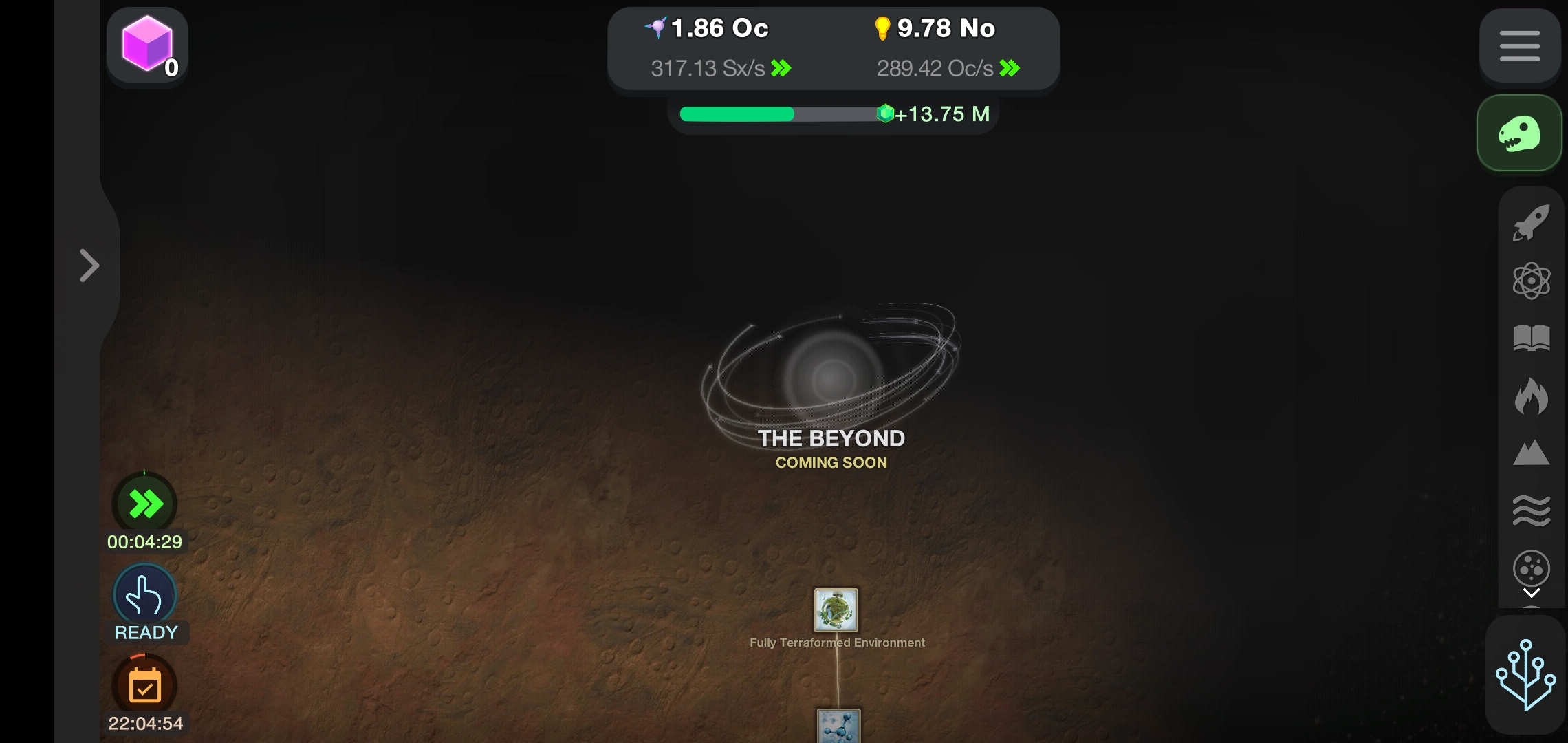This screenshot has height=743, width=1568.
Task: Activate the READY tap boost hand button
Action: coord(144,593)
